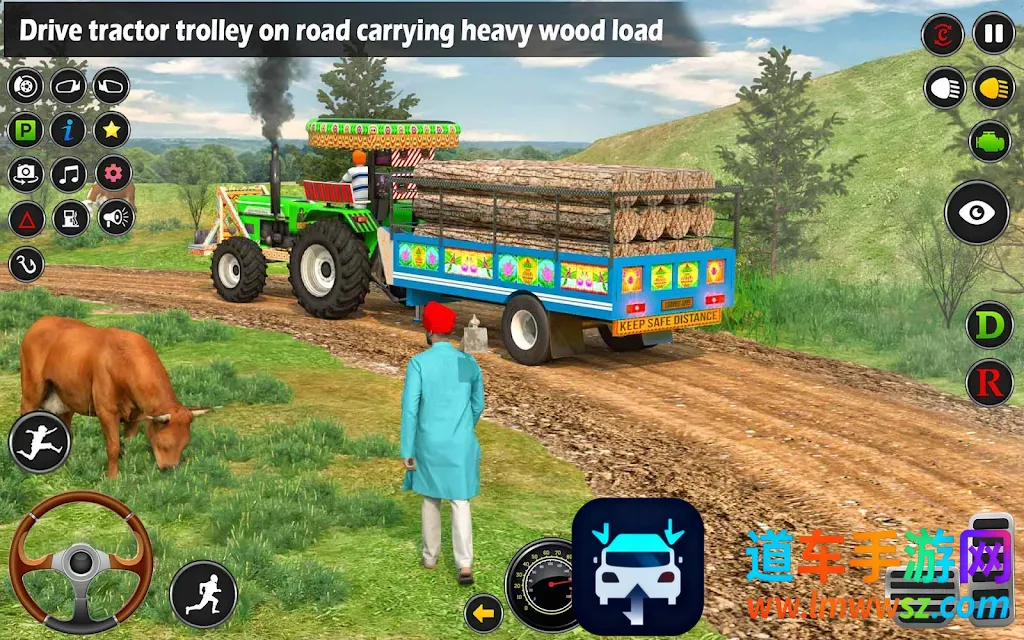Shift into Drive with the green D
Viewport: 1024px width, 640px height.
[989, 327]
